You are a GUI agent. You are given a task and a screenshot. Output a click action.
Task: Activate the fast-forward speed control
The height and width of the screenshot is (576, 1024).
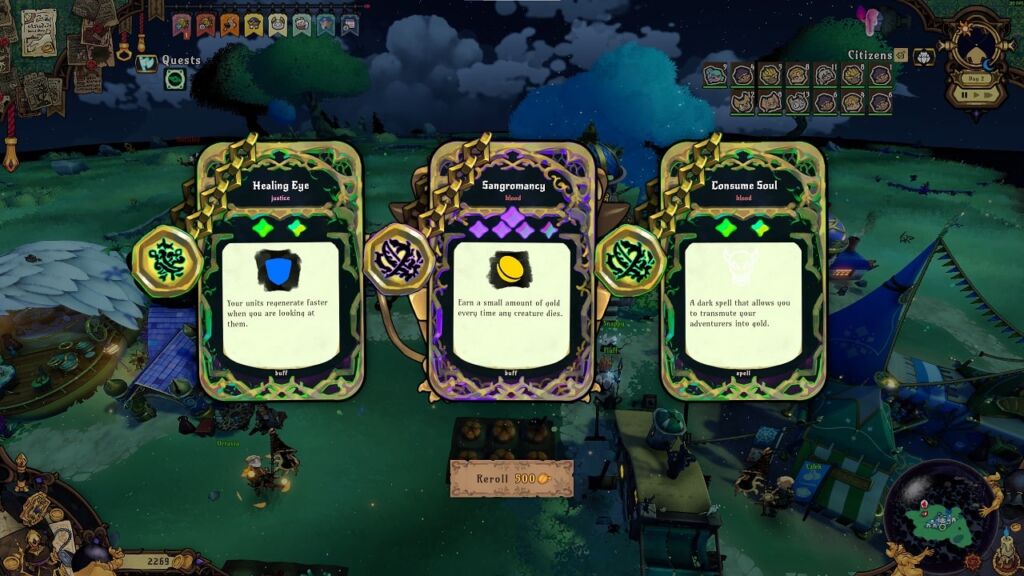click(x=990, y=95)
